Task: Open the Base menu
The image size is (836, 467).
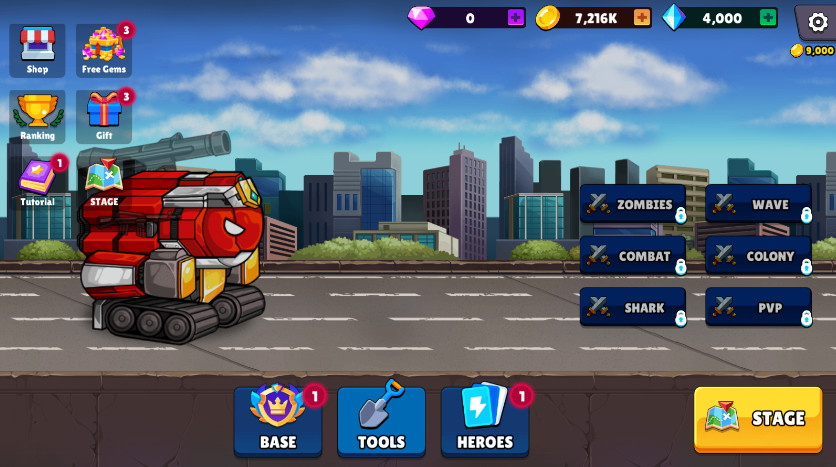Action: tap(278, 421)
